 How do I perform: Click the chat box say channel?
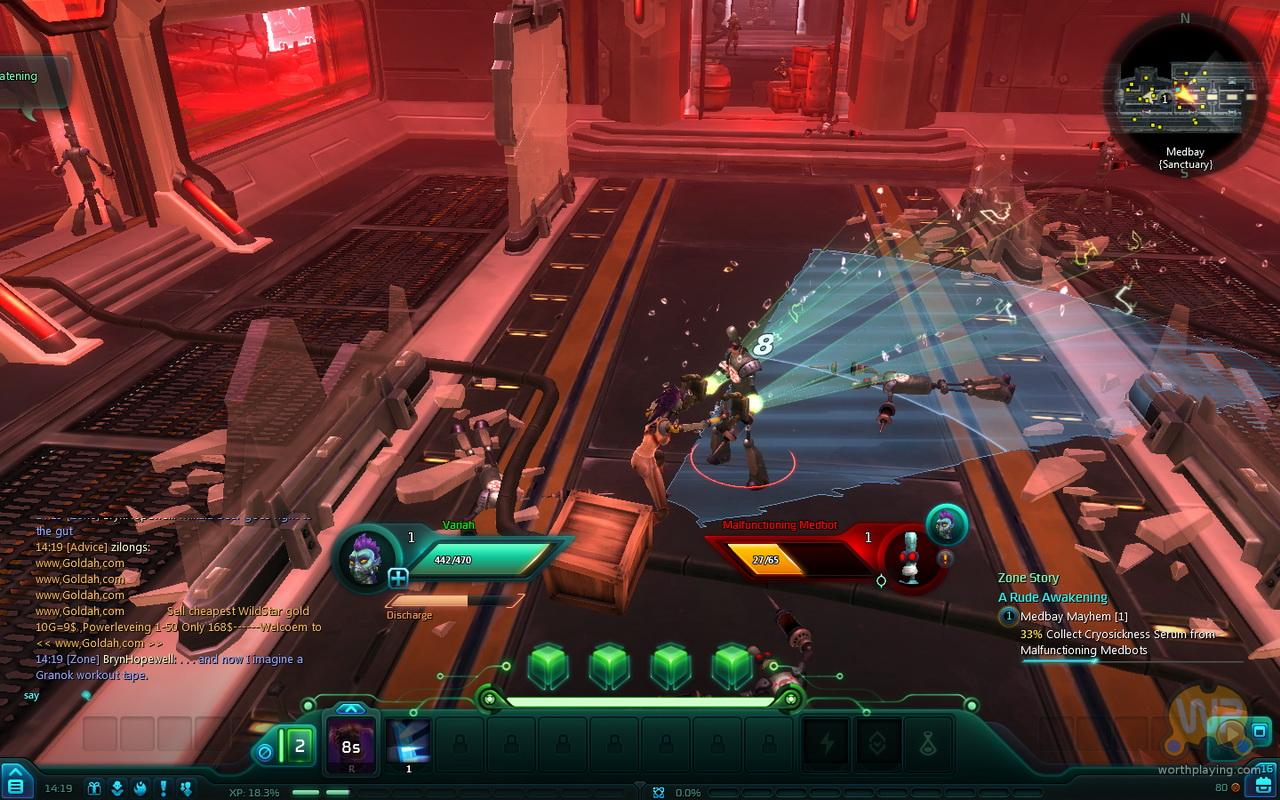click(32, 695)
